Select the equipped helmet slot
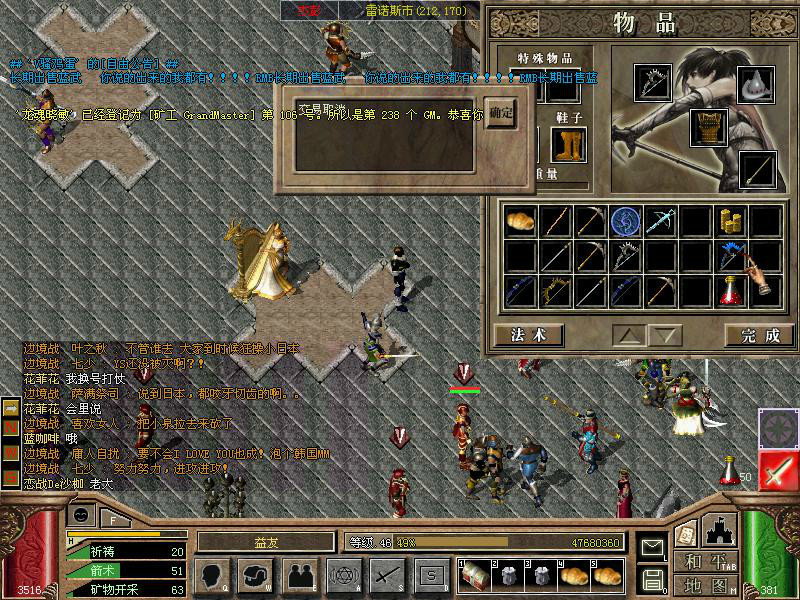 tap(757, 85)
